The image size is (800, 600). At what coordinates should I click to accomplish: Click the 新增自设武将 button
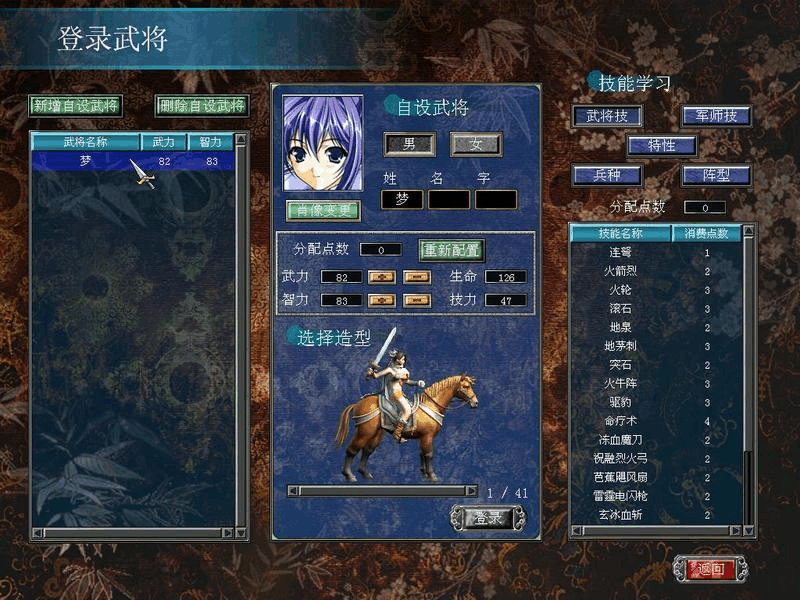[x=75, y=105]
